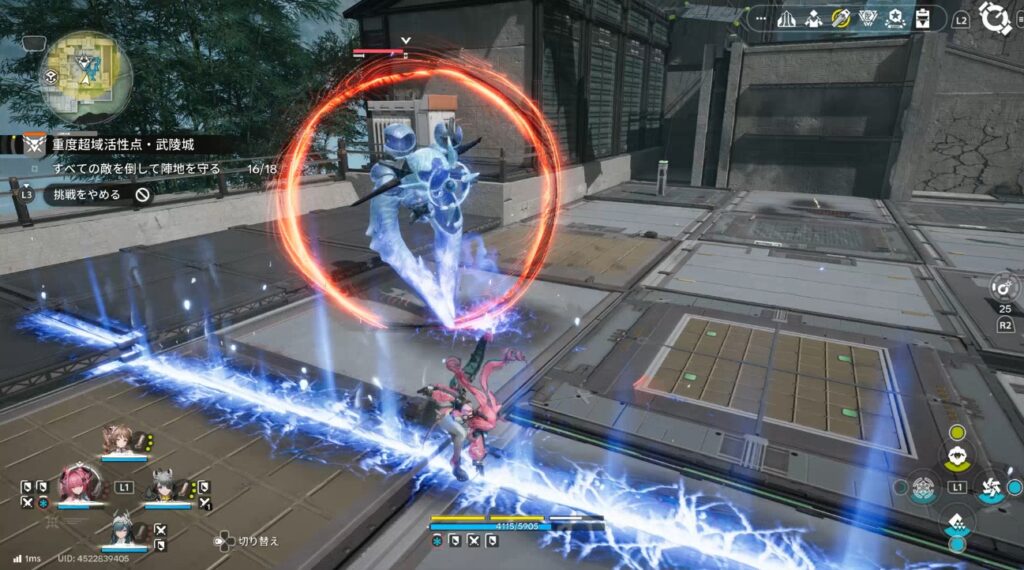Screen dimensions: 1024x570
Task: Activate the right pinwheel skill icon
Action: tap(990, 487)
